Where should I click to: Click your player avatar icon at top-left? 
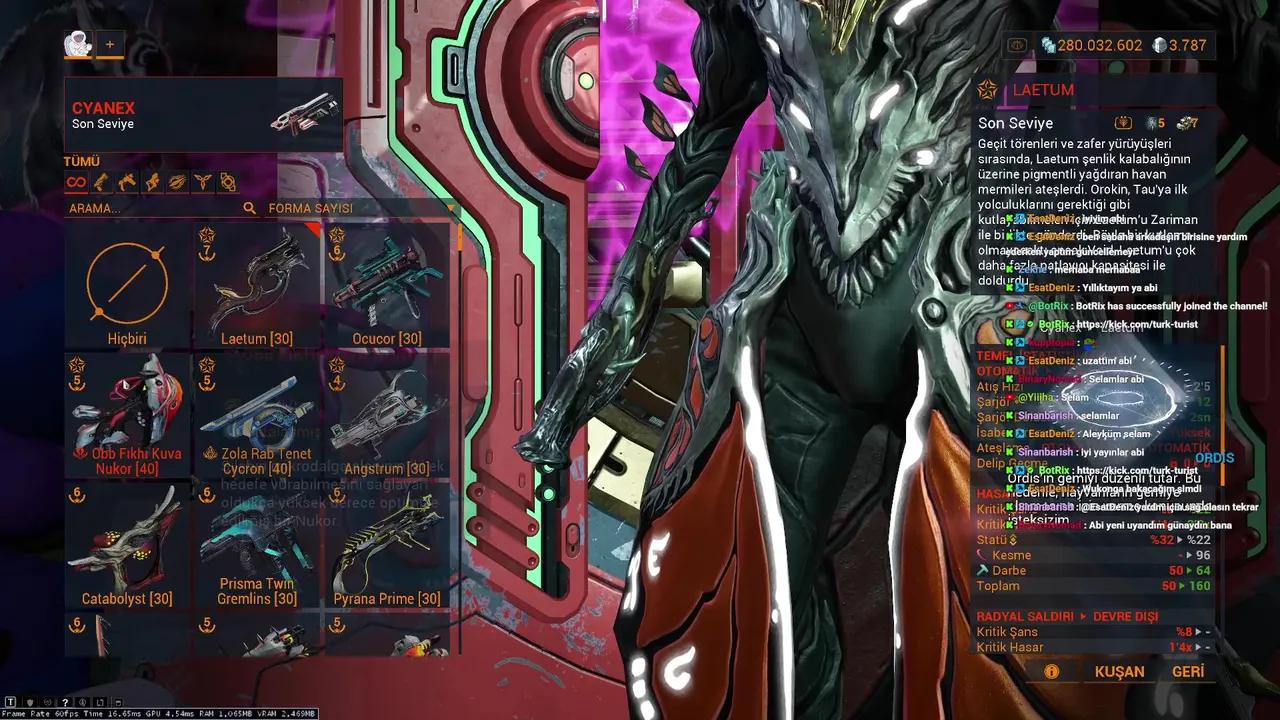click(78, 44)
